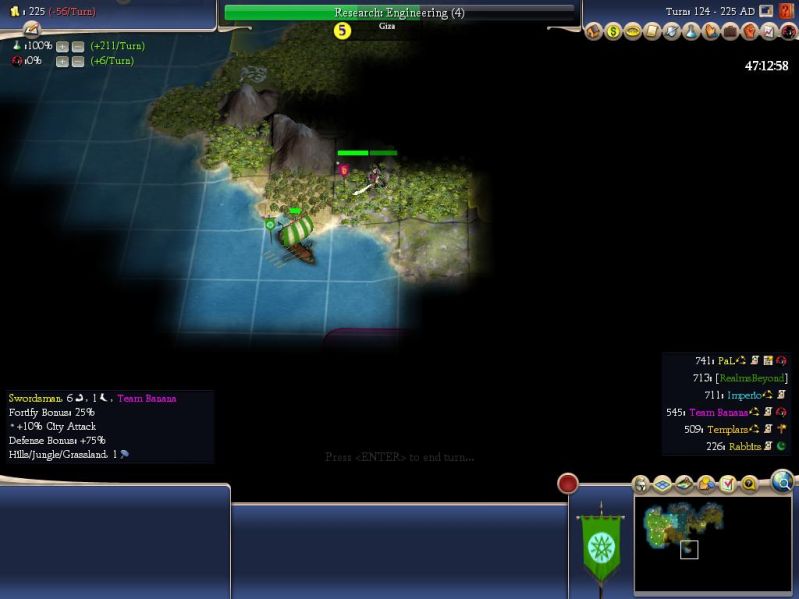This screenshot has width=799, height=599.
Task: Raise the 0% rate with its plus button
Action: click(x=62, y=62)
